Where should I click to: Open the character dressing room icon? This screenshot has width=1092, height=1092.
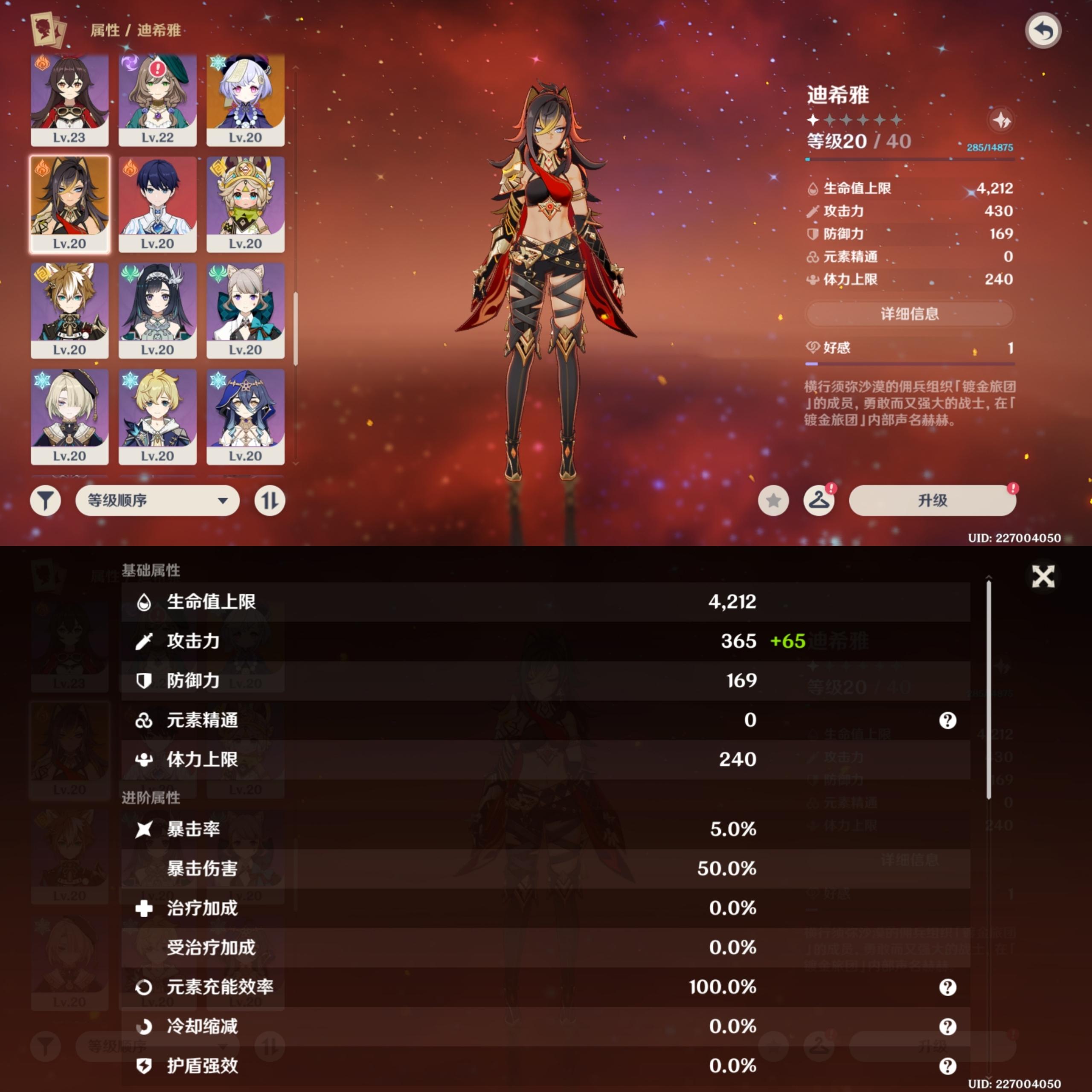819,500
